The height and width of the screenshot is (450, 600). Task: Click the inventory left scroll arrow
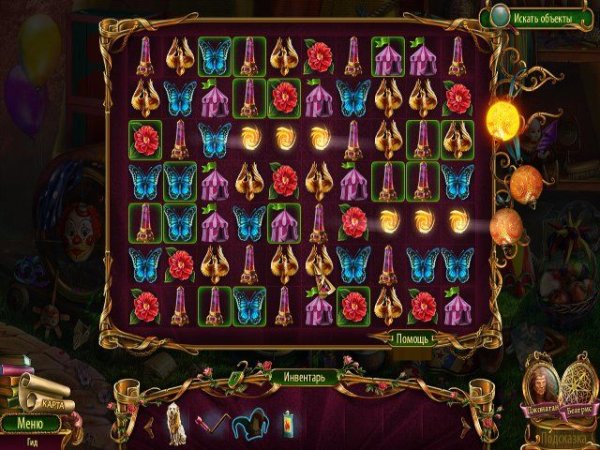pyautogui.click(x=150, y=423)
